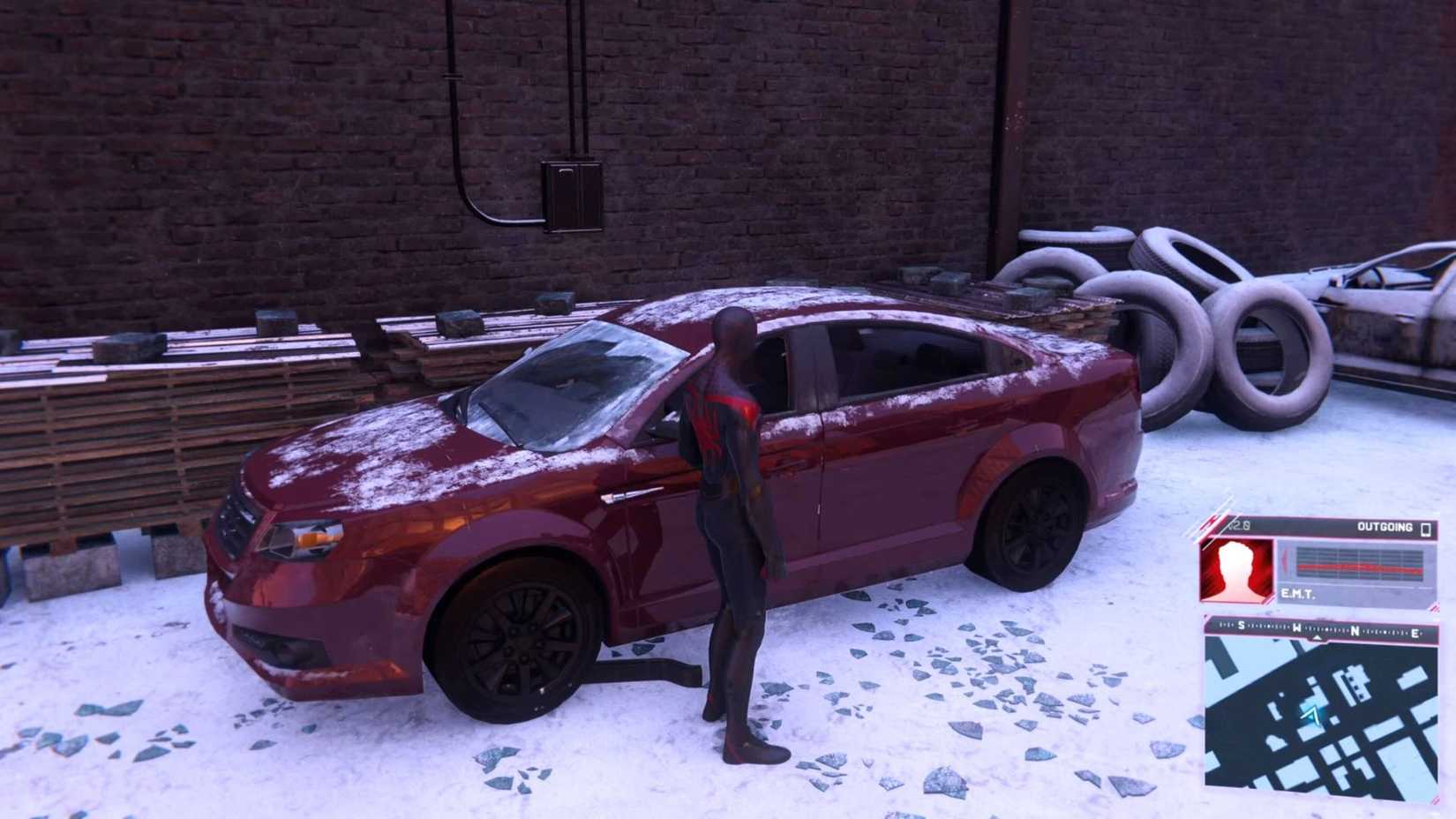Click the minimap view in the corner

[1324, 715]
